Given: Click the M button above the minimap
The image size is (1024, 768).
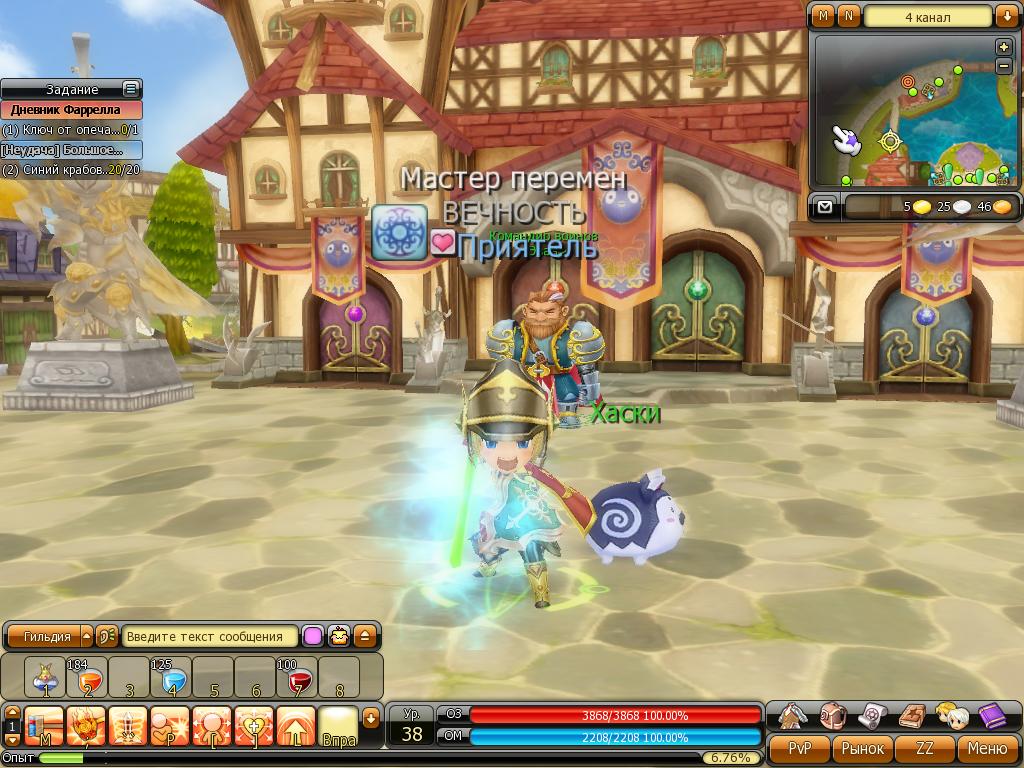Looking at the screenshot, I should click(823, 16).
